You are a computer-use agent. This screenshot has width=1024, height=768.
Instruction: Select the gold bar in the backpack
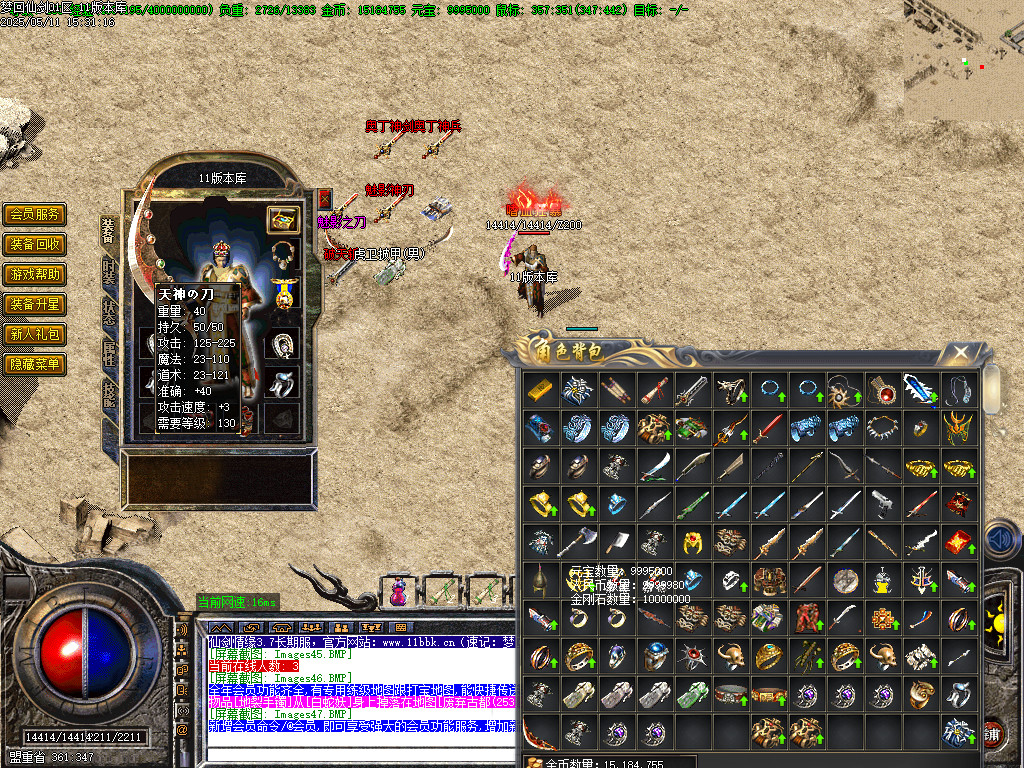pos(541,389)
